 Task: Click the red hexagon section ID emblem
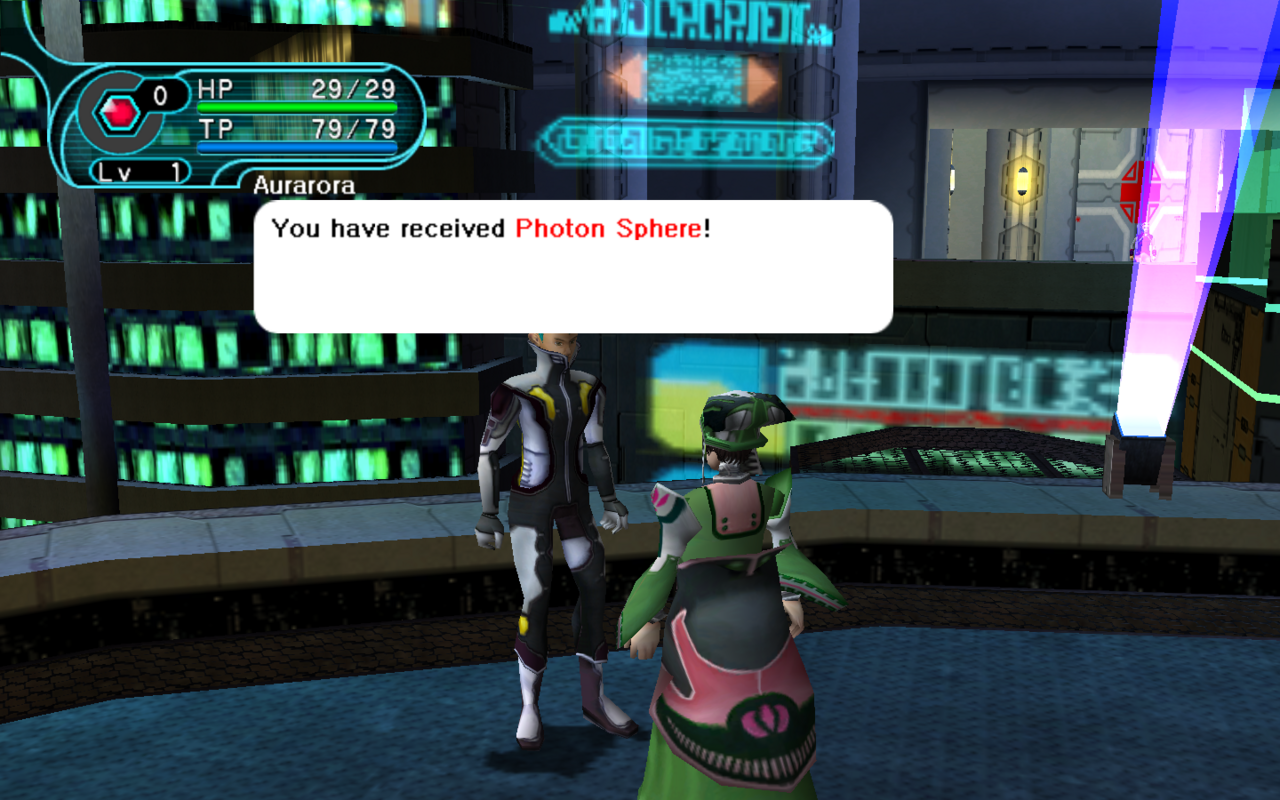coord(120,113)
